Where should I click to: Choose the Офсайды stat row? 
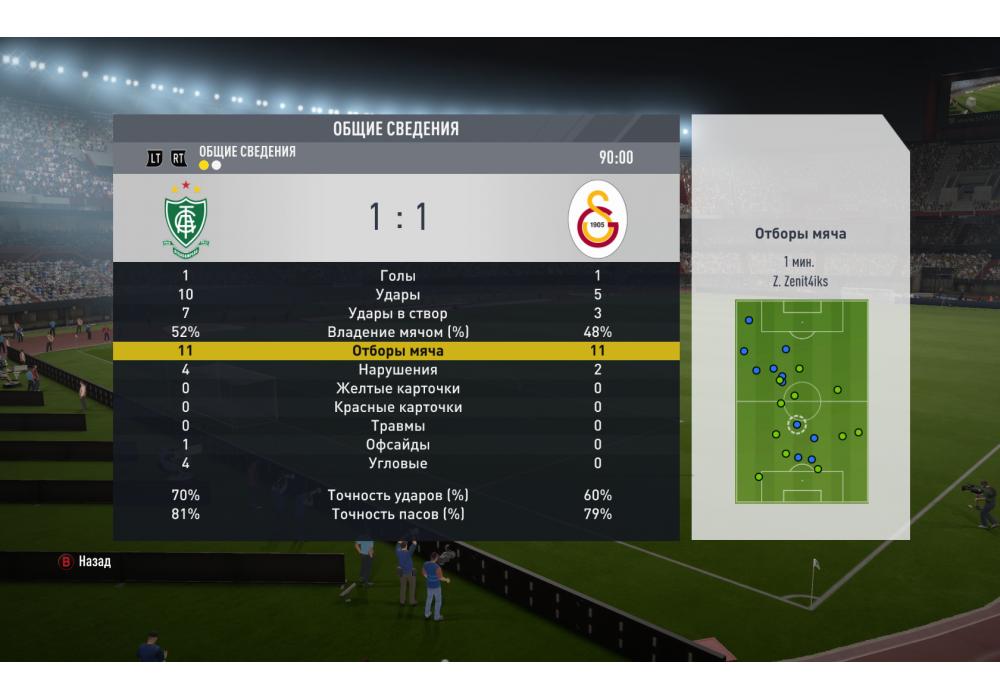tap(397, 445)
